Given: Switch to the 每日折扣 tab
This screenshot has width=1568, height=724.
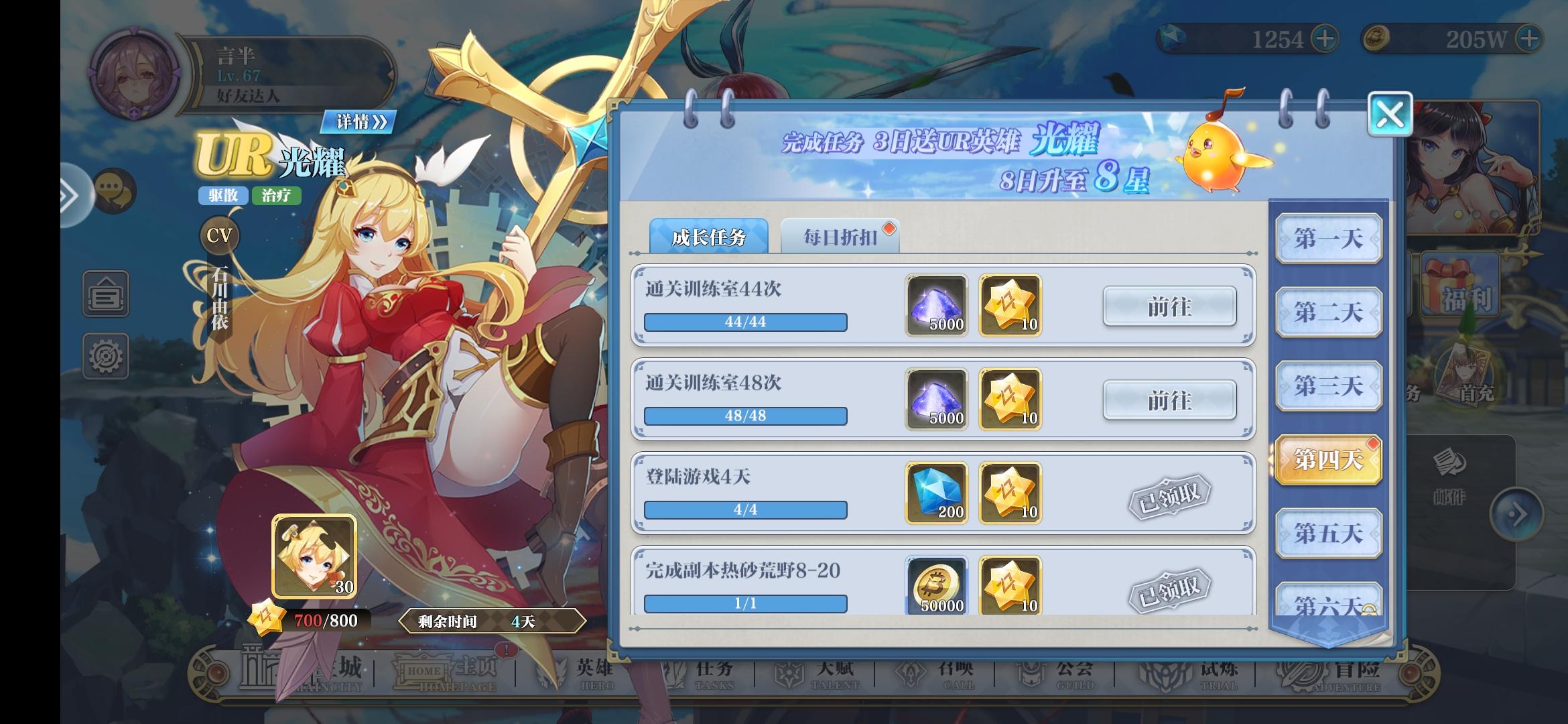Looking at the screenshot, I should tap(840, 236).
